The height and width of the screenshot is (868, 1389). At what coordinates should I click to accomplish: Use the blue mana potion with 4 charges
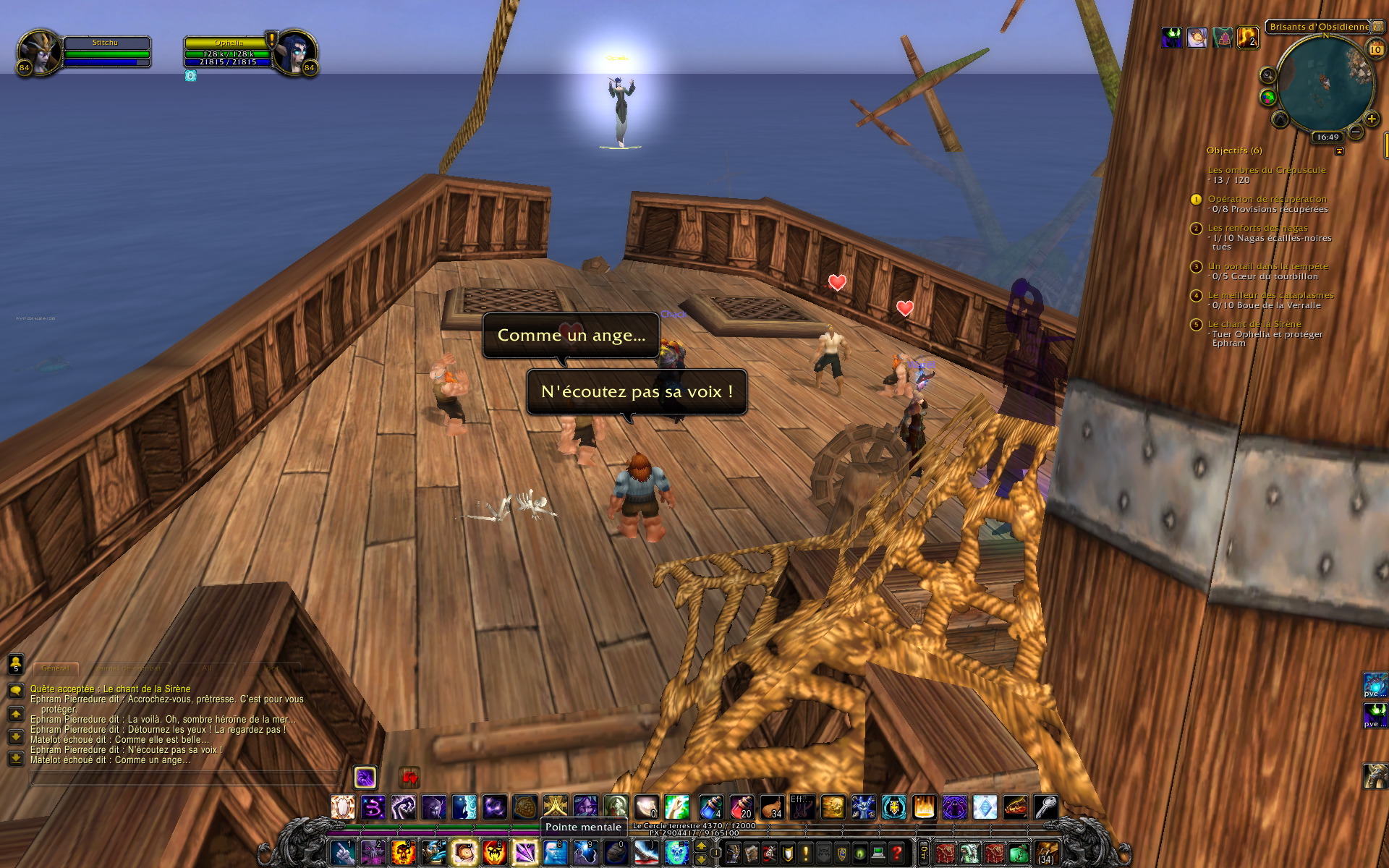pos(711,807)
